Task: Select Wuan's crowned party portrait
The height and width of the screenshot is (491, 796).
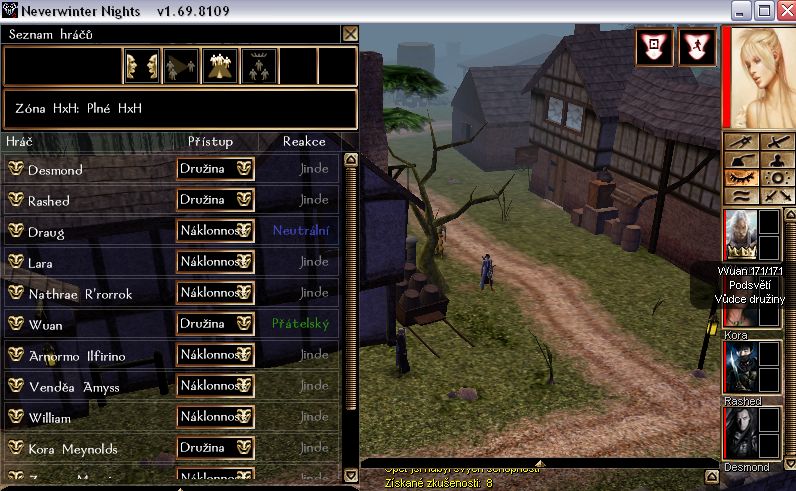Action: click(x=740, y=236)
